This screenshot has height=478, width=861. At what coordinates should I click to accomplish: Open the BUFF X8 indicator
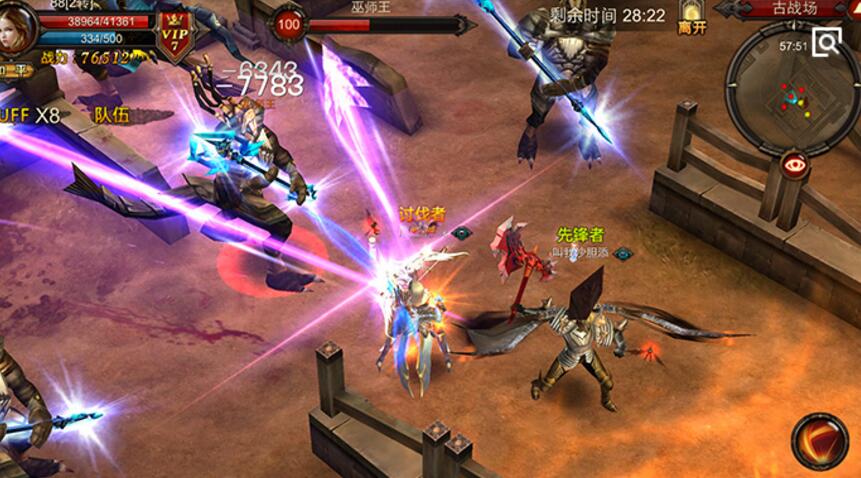30,115
